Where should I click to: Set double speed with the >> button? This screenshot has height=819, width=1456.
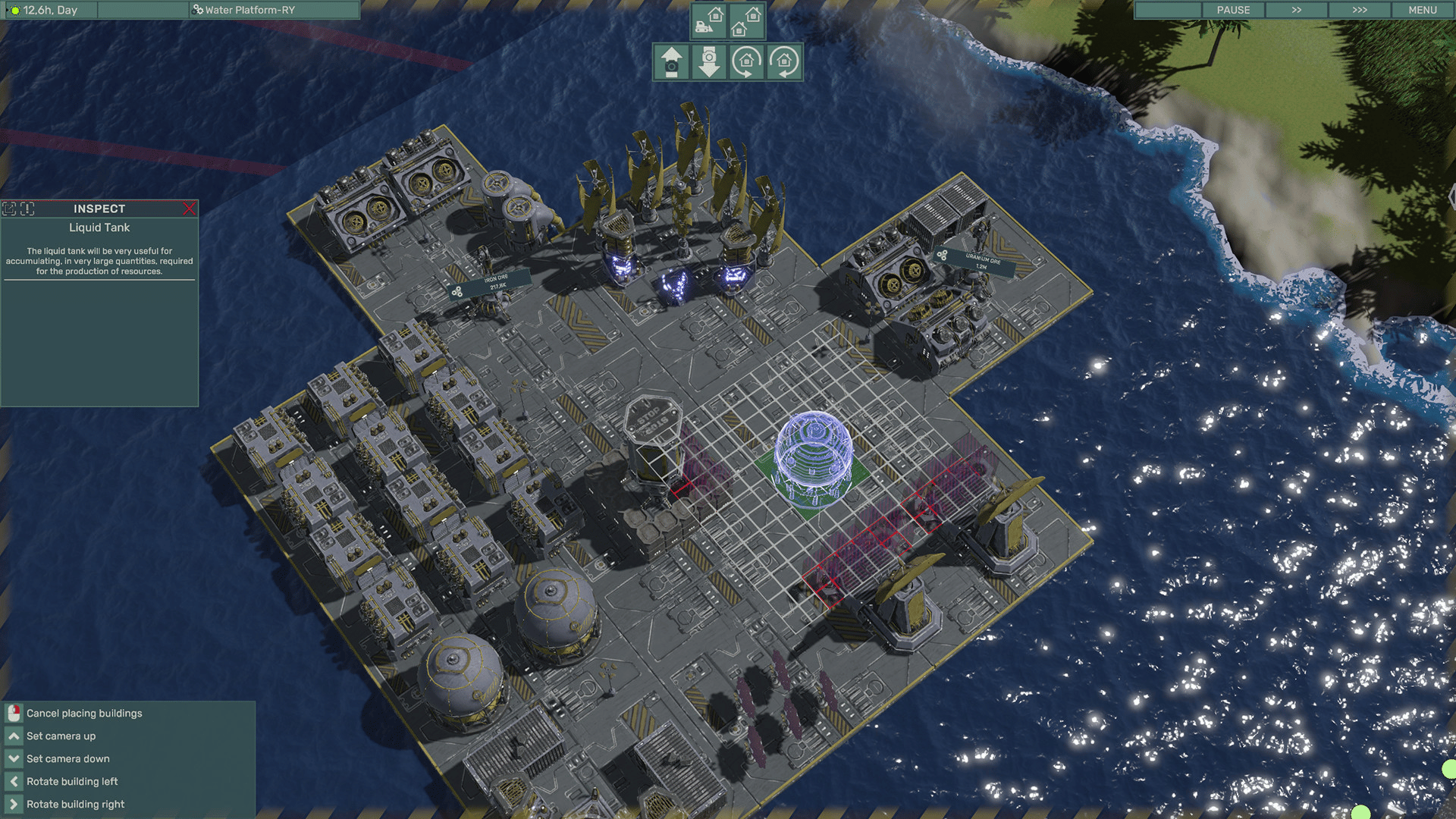[1296, 10]
